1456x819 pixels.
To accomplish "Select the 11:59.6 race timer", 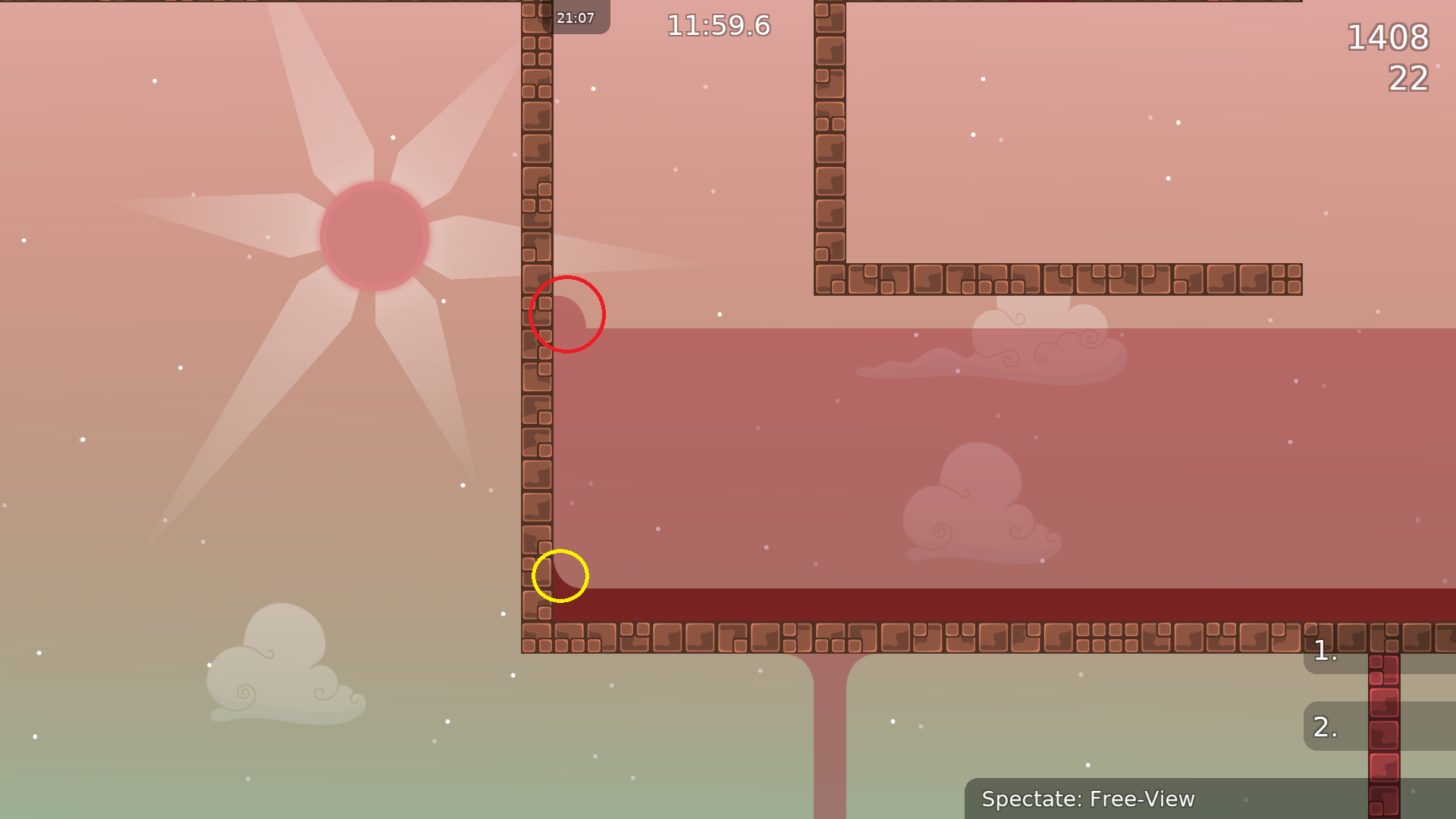I will [717, 25].
